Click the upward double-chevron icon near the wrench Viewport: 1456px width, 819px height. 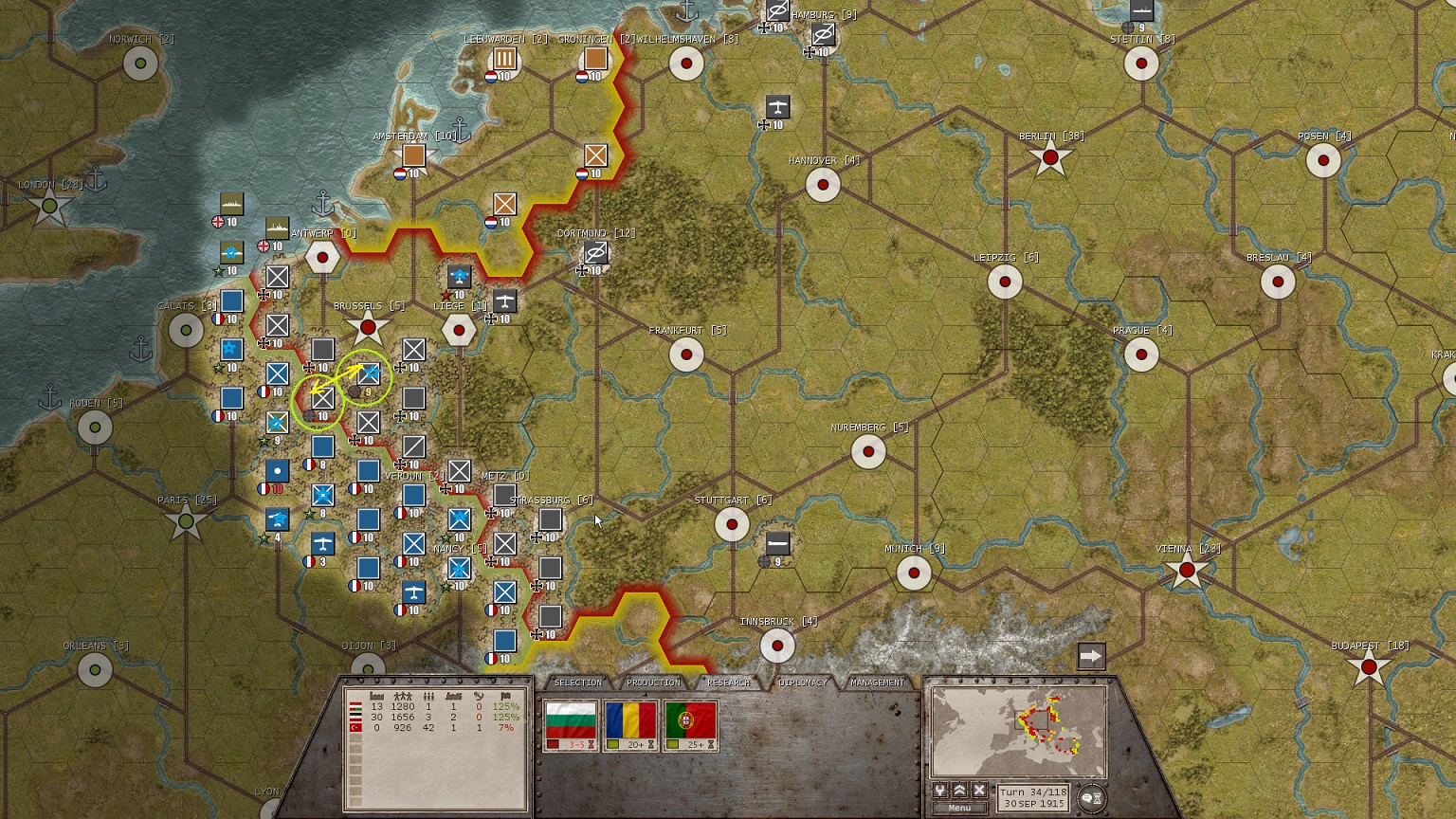959,790
